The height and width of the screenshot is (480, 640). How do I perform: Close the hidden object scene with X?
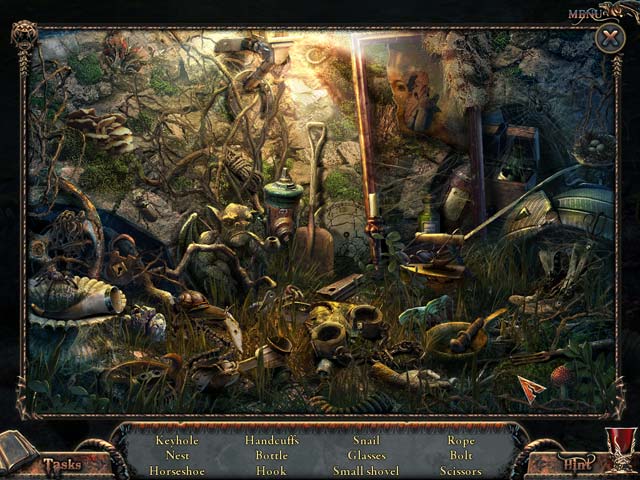click(609, 39)
